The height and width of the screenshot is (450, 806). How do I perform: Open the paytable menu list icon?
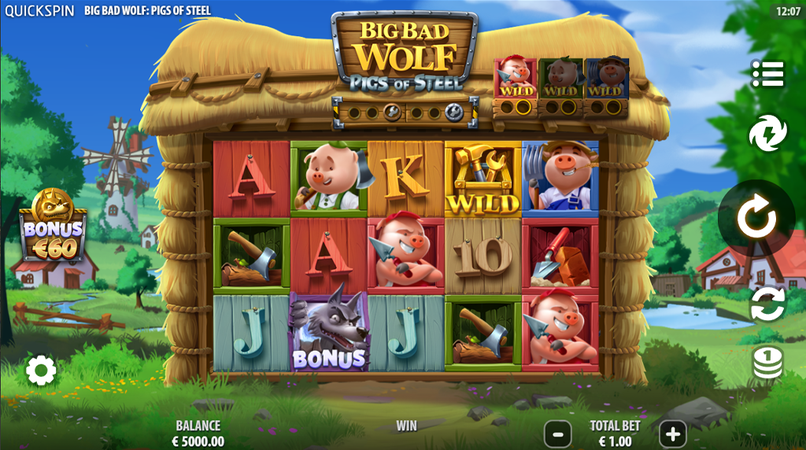pyautogui.click(x=767, y=74)
